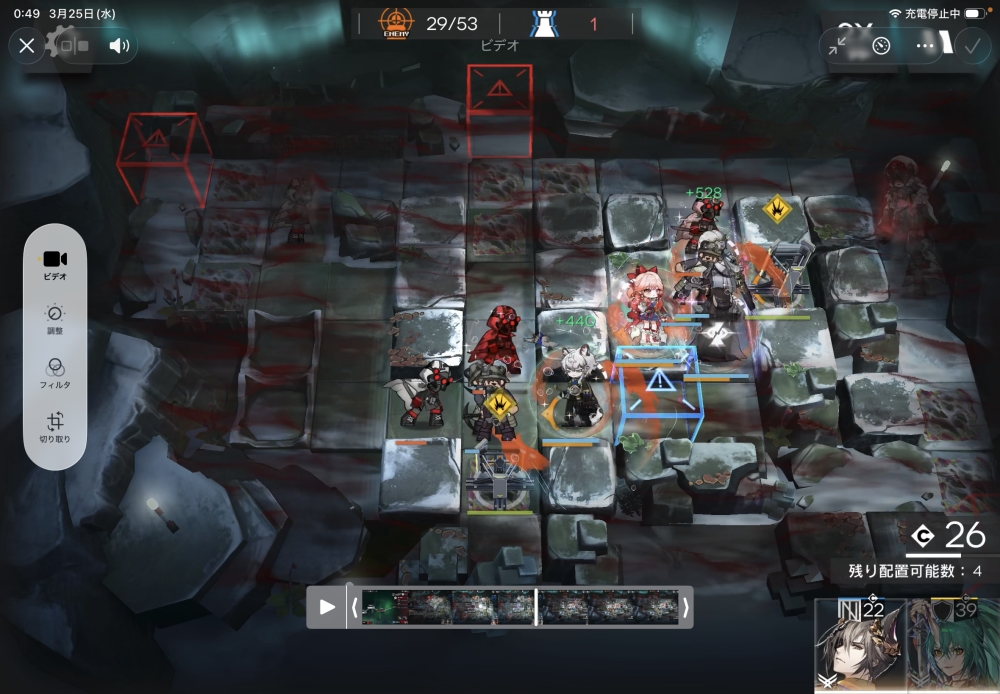The width and height of the screenshot is (1000, 694).
Task: Play the video clip
Action: pyautogui.click(x=327, y=607)
